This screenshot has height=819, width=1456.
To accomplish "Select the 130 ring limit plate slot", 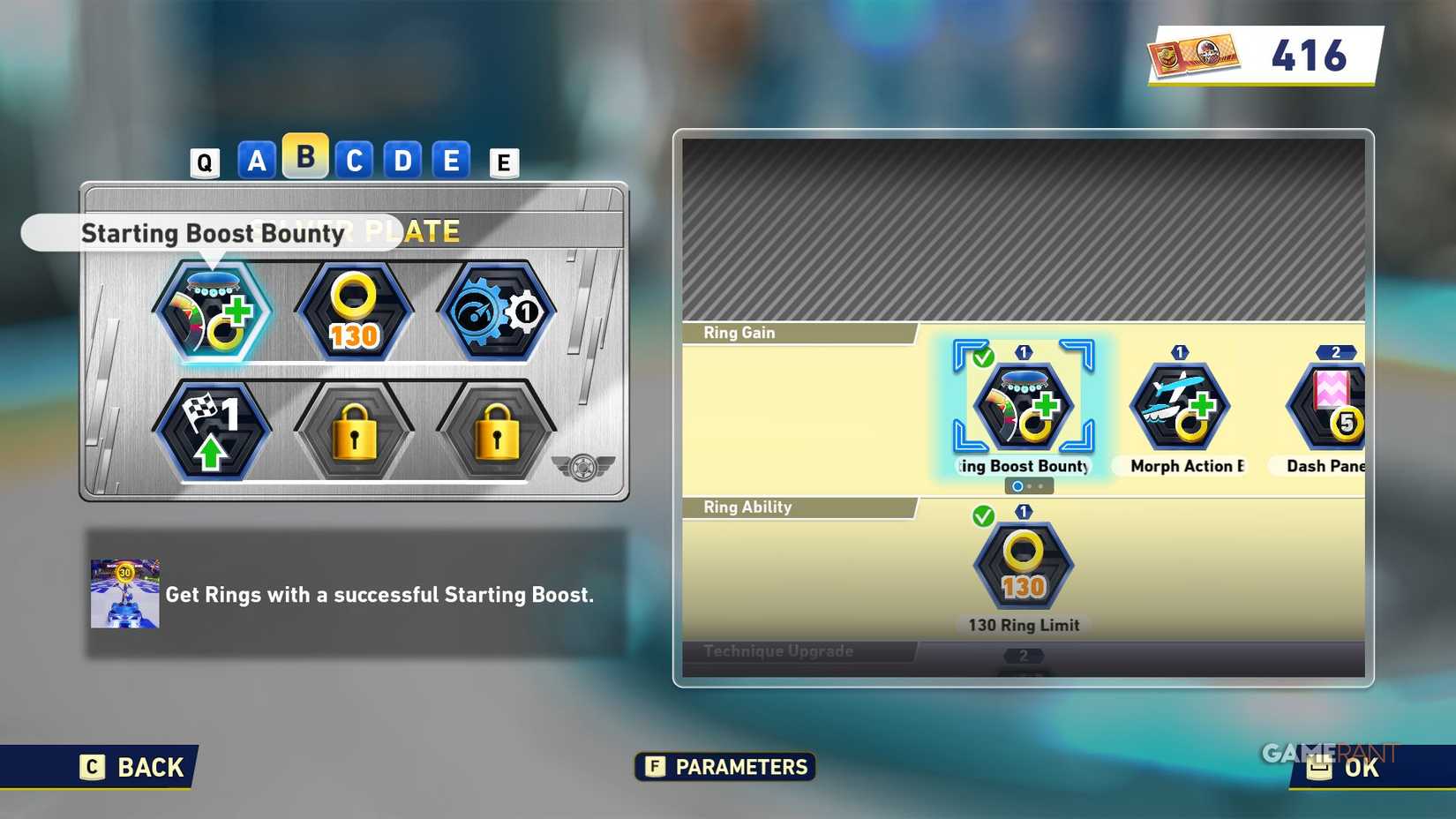I will coord(354,312).
